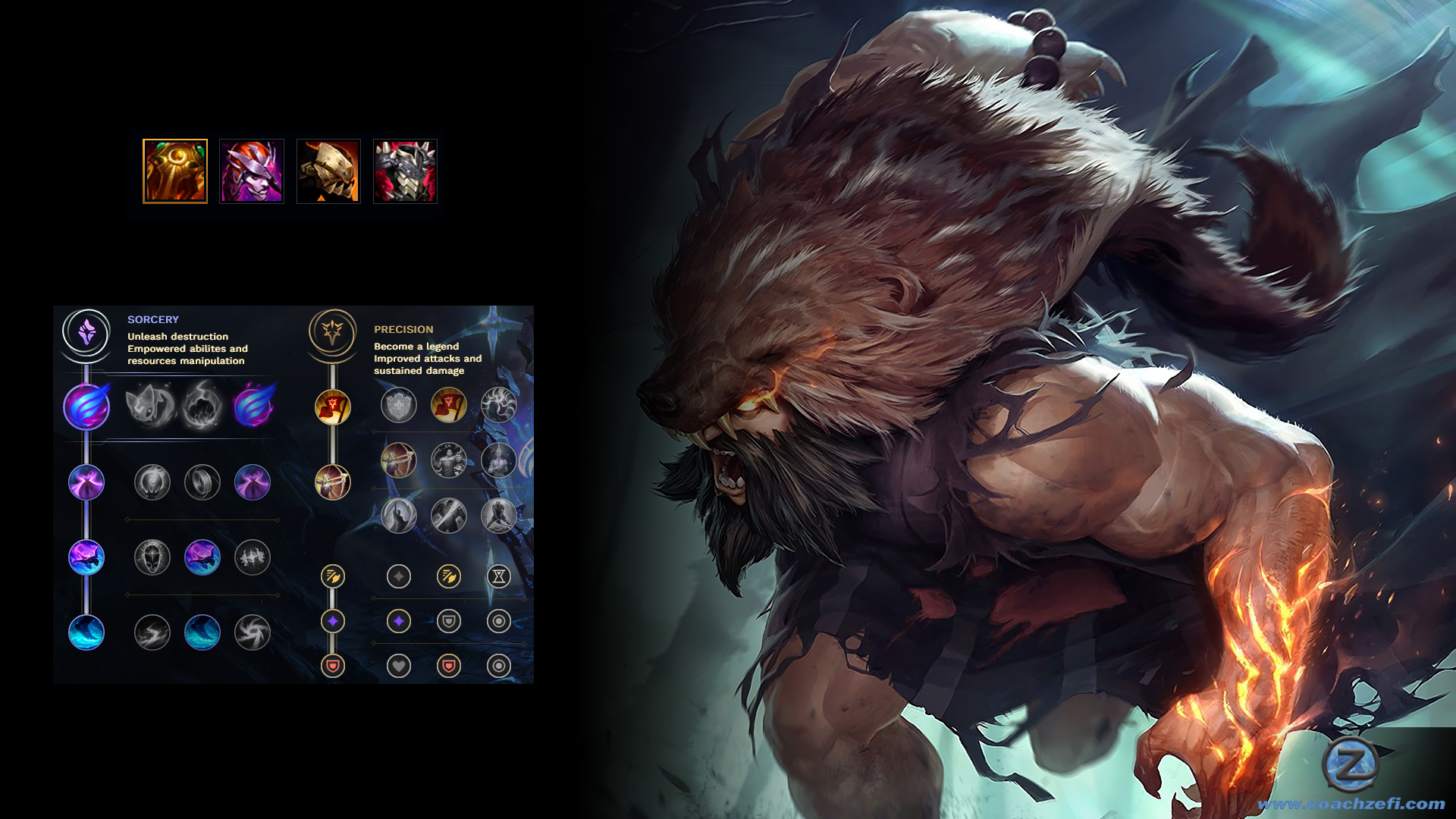Image resolution: width=1456 pixels, height=819 pixels.
Task: Select the spiked Thornmail armor item icon
Action: click(x=405, y=171)
